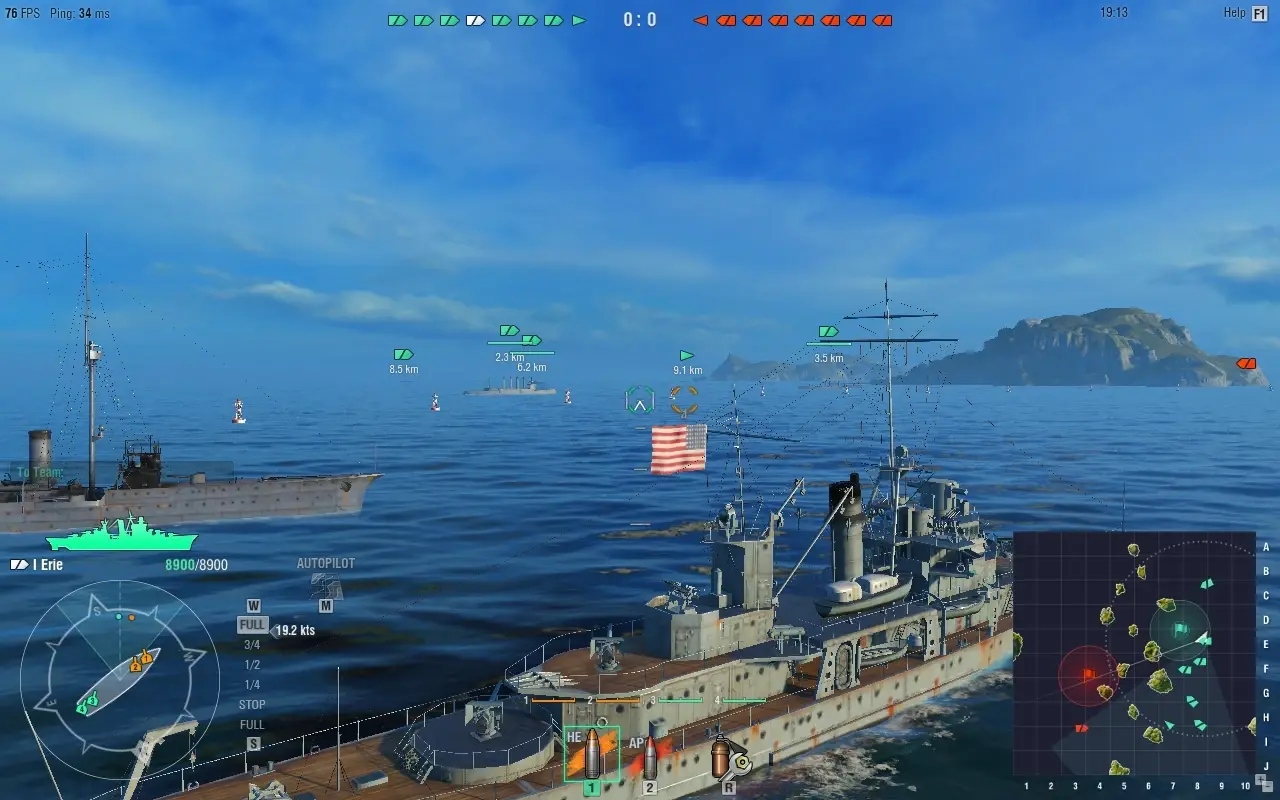Image resolution: width=1280 pixels, height=800 pixels.
Task: Click your health bar reading 8900/8900
Action: (x=197, y=564)
